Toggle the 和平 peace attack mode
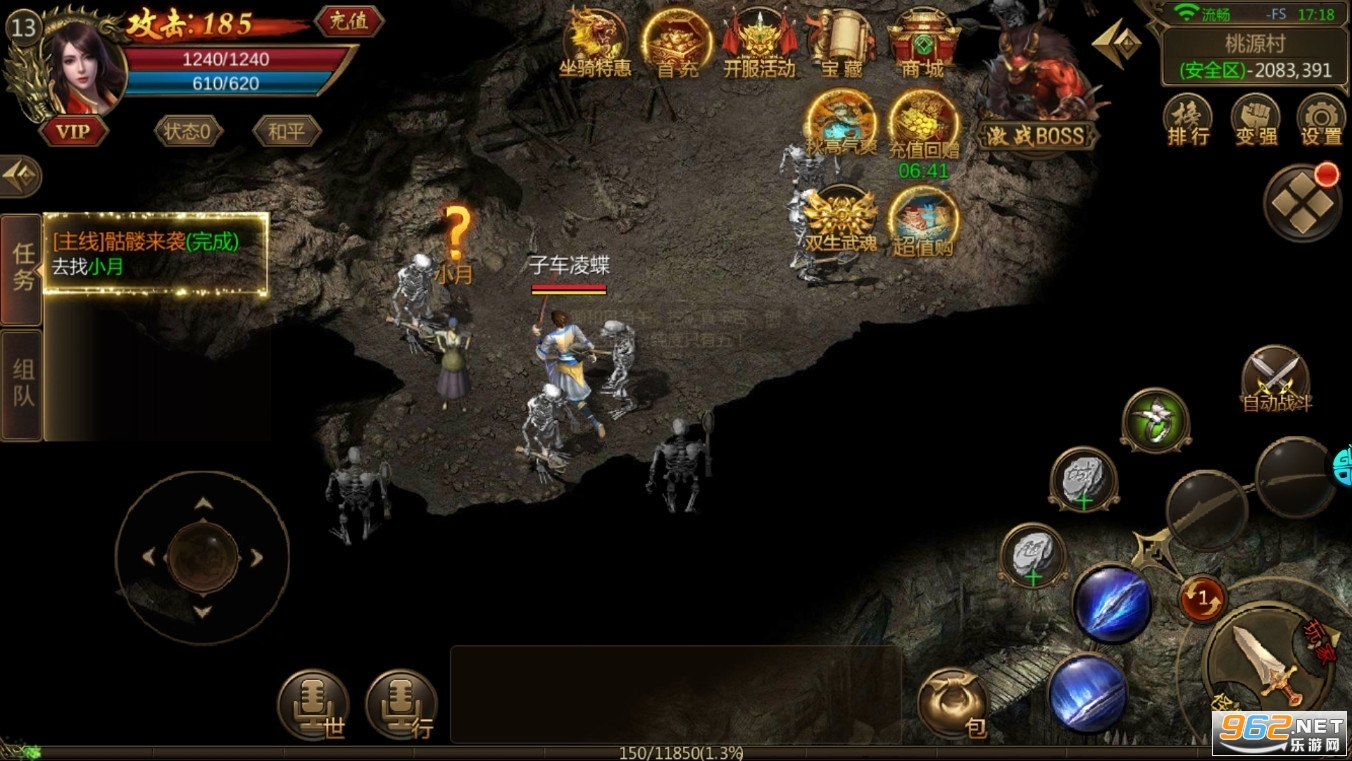Screen dimensions: 1352x761 (x=285, y=131)
